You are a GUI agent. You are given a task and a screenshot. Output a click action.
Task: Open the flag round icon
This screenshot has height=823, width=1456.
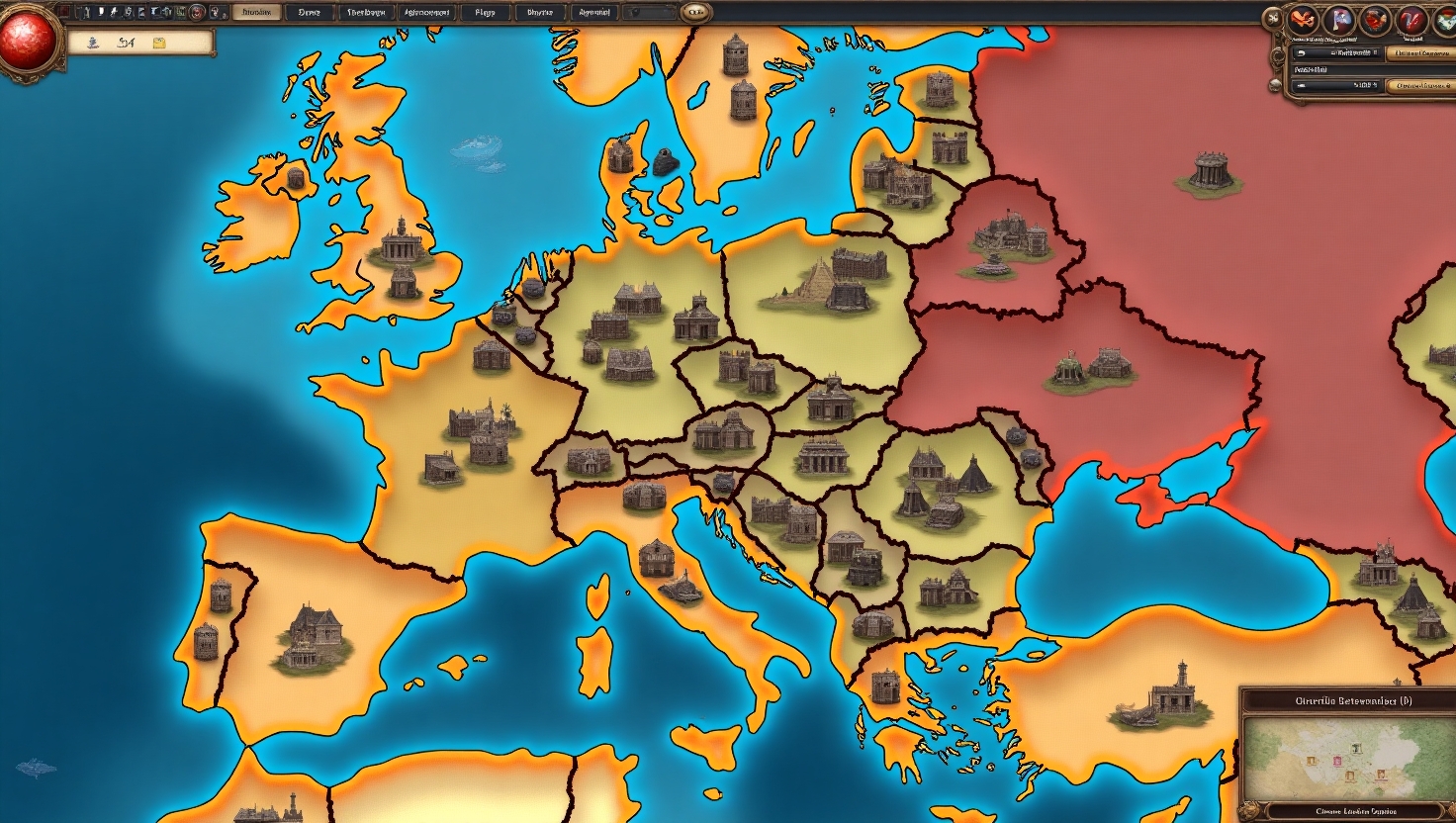tap(1340, 20)
